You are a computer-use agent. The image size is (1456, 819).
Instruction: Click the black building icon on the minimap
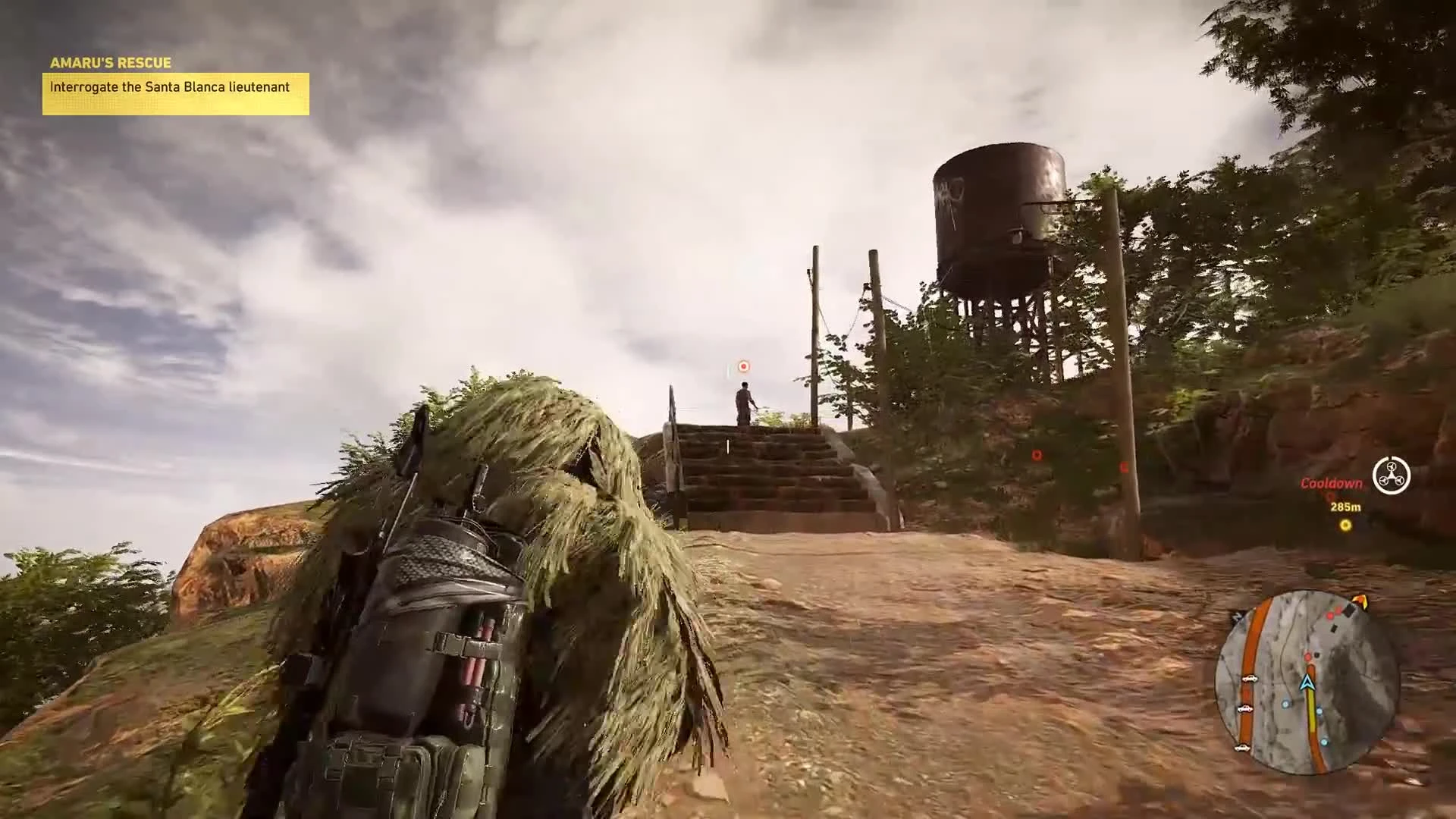coord(1349,611)
